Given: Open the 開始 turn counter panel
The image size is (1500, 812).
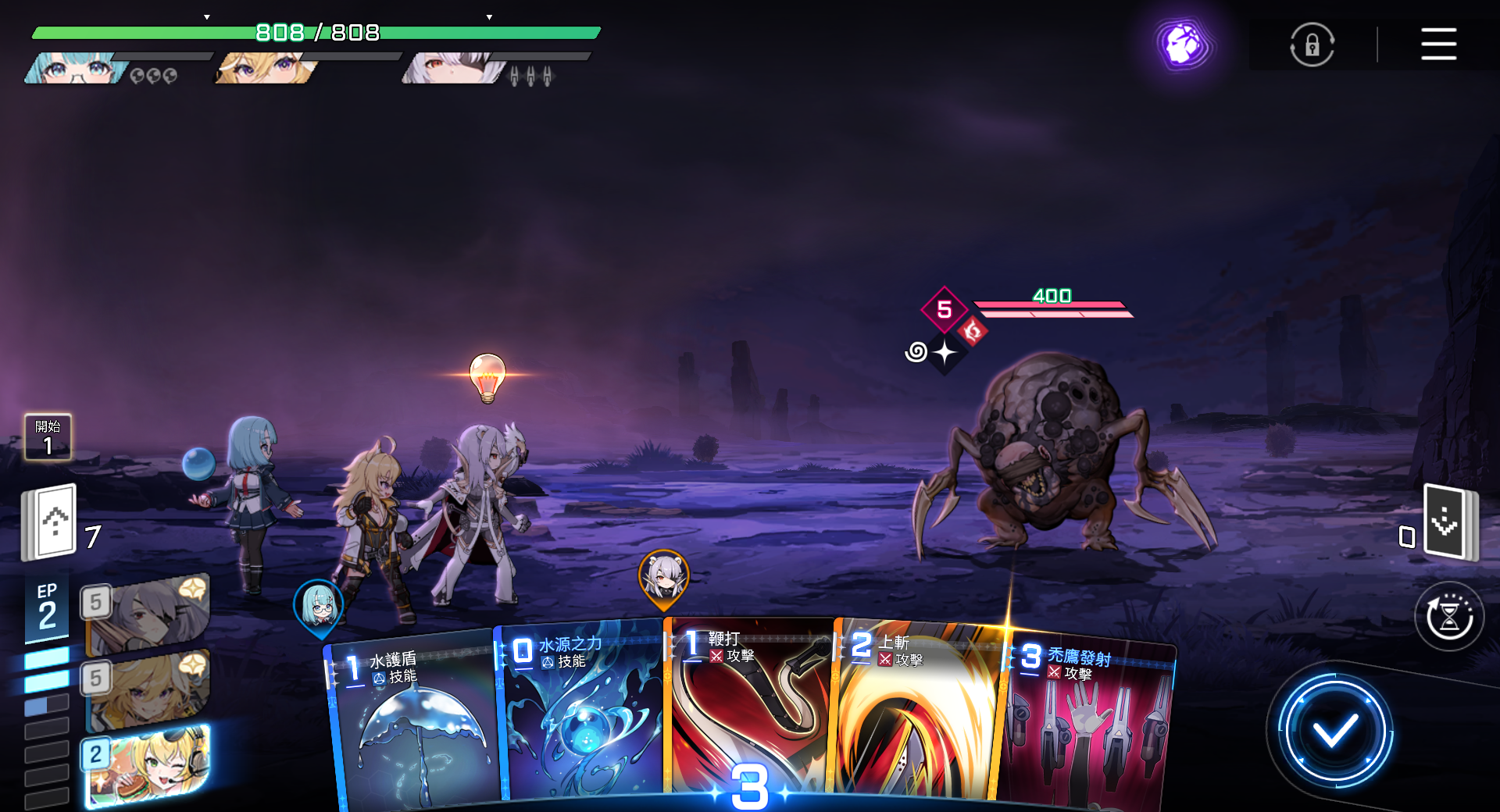Looking at the screenshot, I should [x=48, y=437].
